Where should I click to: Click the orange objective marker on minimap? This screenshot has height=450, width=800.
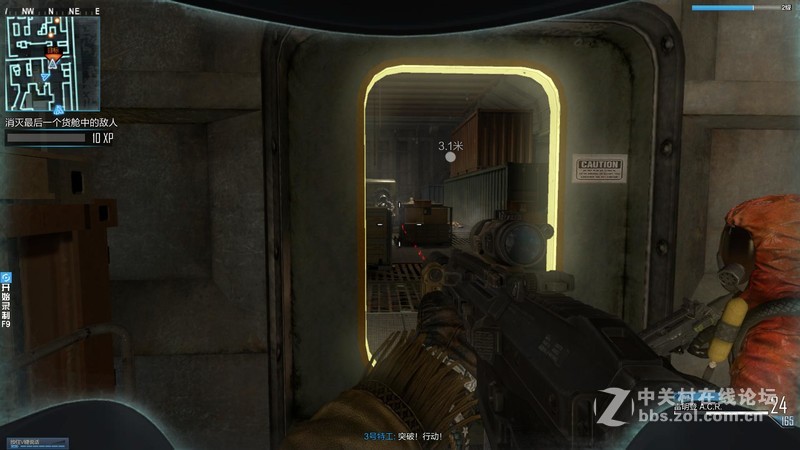coord(53,50)
